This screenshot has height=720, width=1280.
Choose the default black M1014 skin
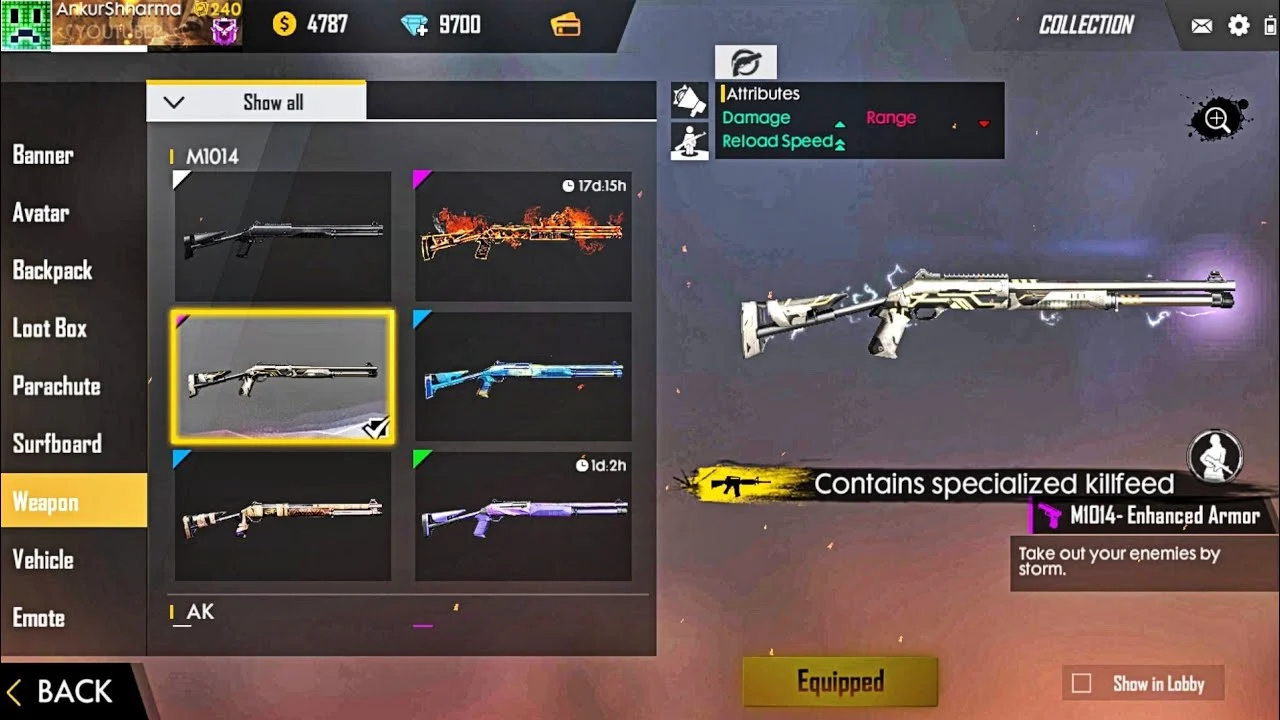click(x=283, y=236)
